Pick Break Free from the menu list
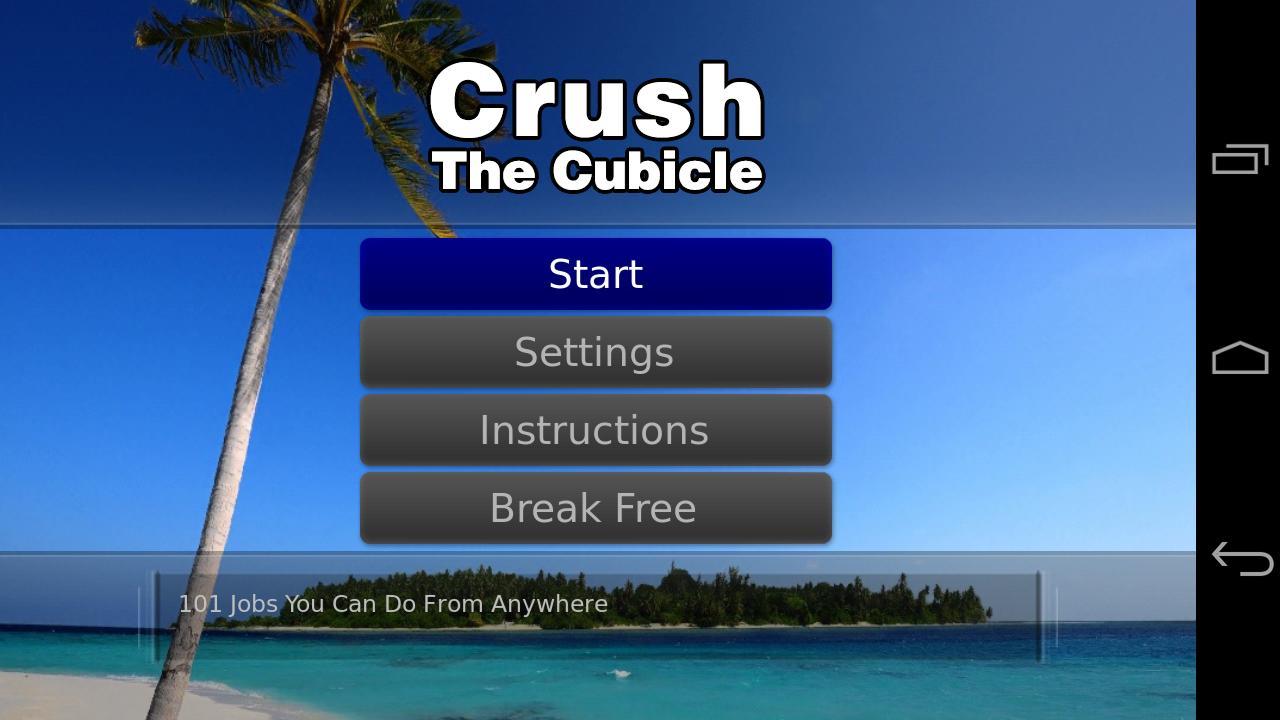Viewport: 1280px width, 720px height. coord(595,507)
